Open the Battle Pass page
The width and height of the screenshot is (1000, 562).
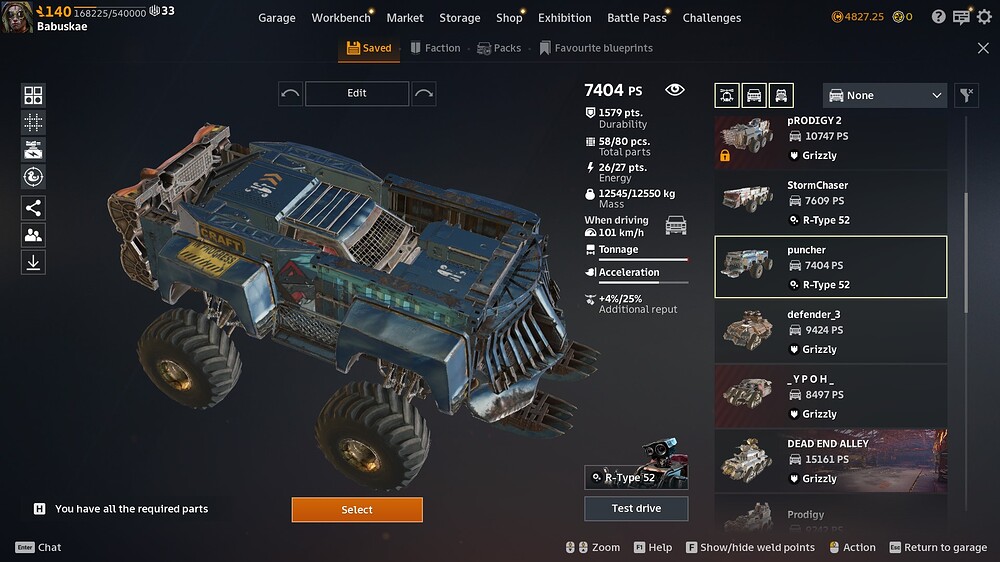pos(636,18)
